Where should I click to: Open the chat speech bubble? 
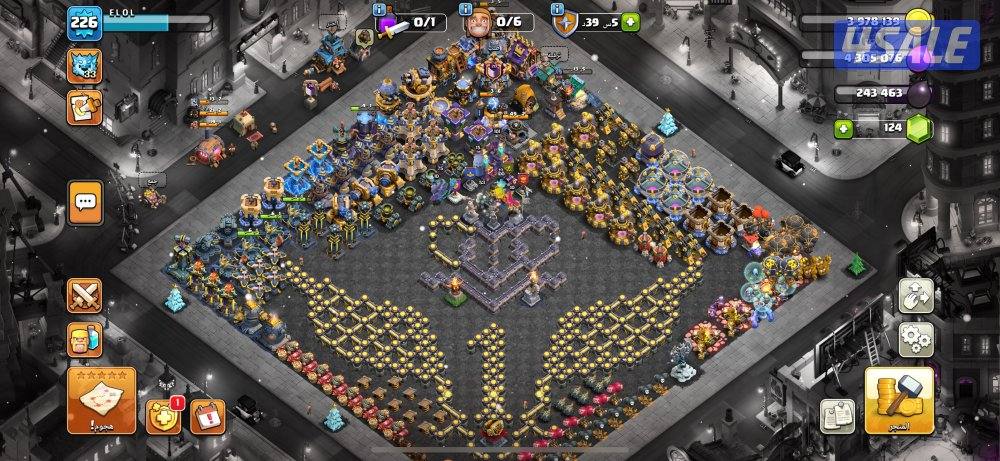pyautogui.click(x=85, y=200)
